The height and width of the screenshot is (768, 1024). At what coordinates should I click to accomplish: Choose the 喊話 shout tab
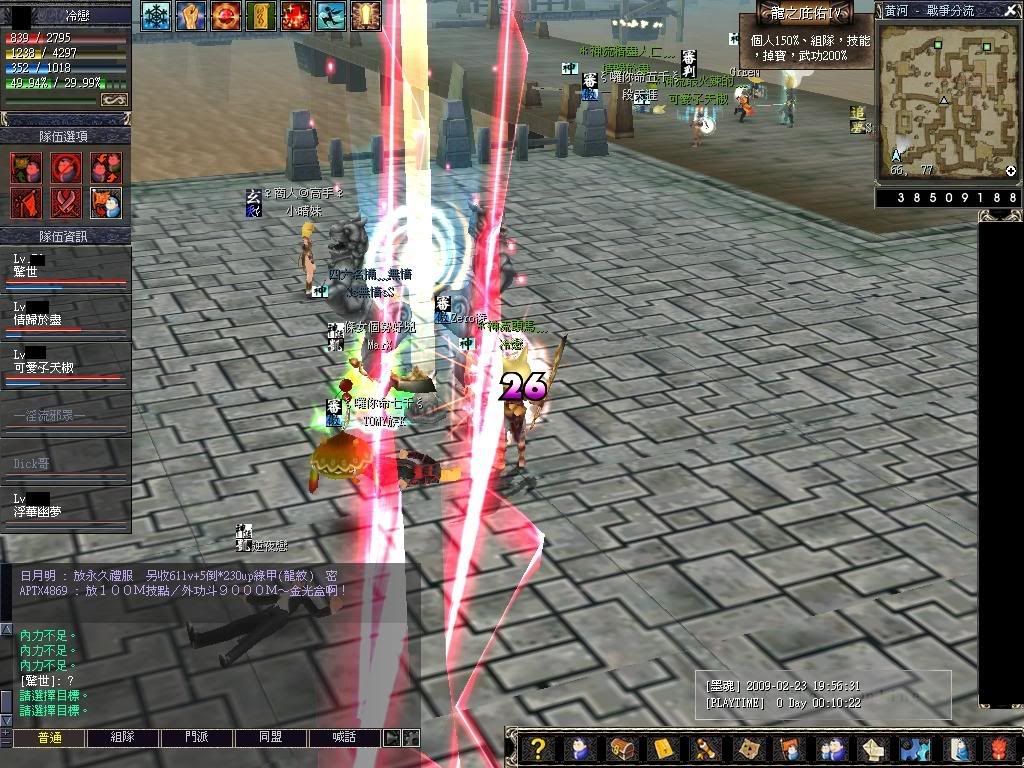tap(345, 738)
